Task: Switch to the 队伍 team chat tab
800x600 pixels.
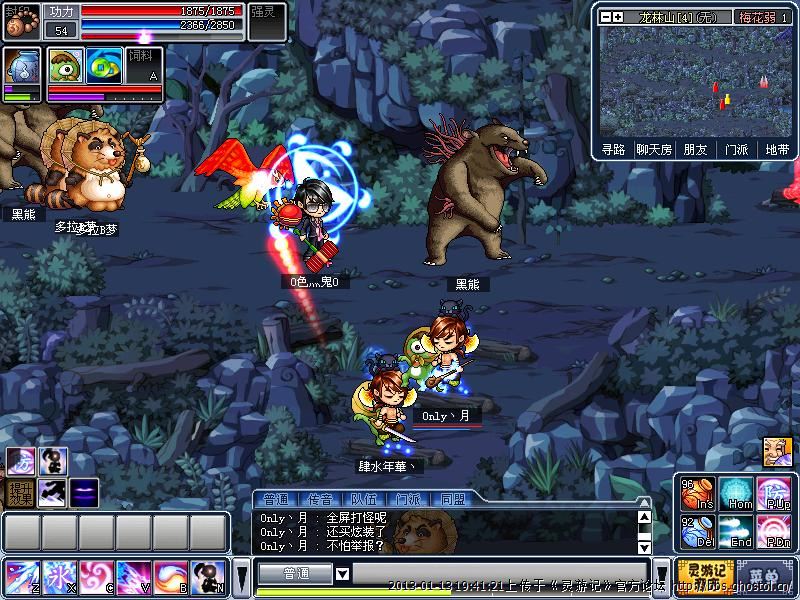Action: (x=363, y=498)
